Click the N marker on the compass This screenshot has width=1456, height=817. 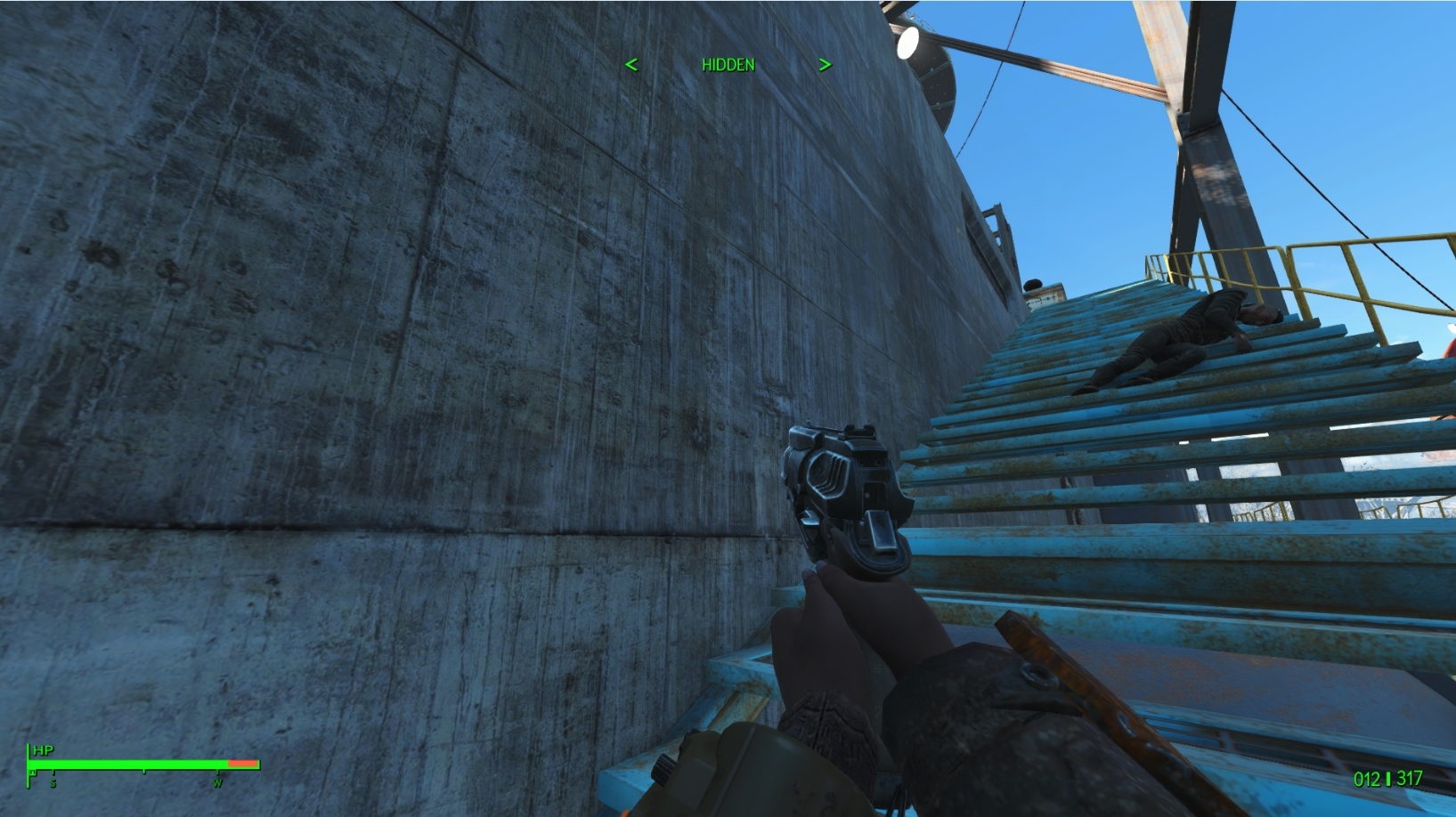pyautogui.click(x=33, y=773)
